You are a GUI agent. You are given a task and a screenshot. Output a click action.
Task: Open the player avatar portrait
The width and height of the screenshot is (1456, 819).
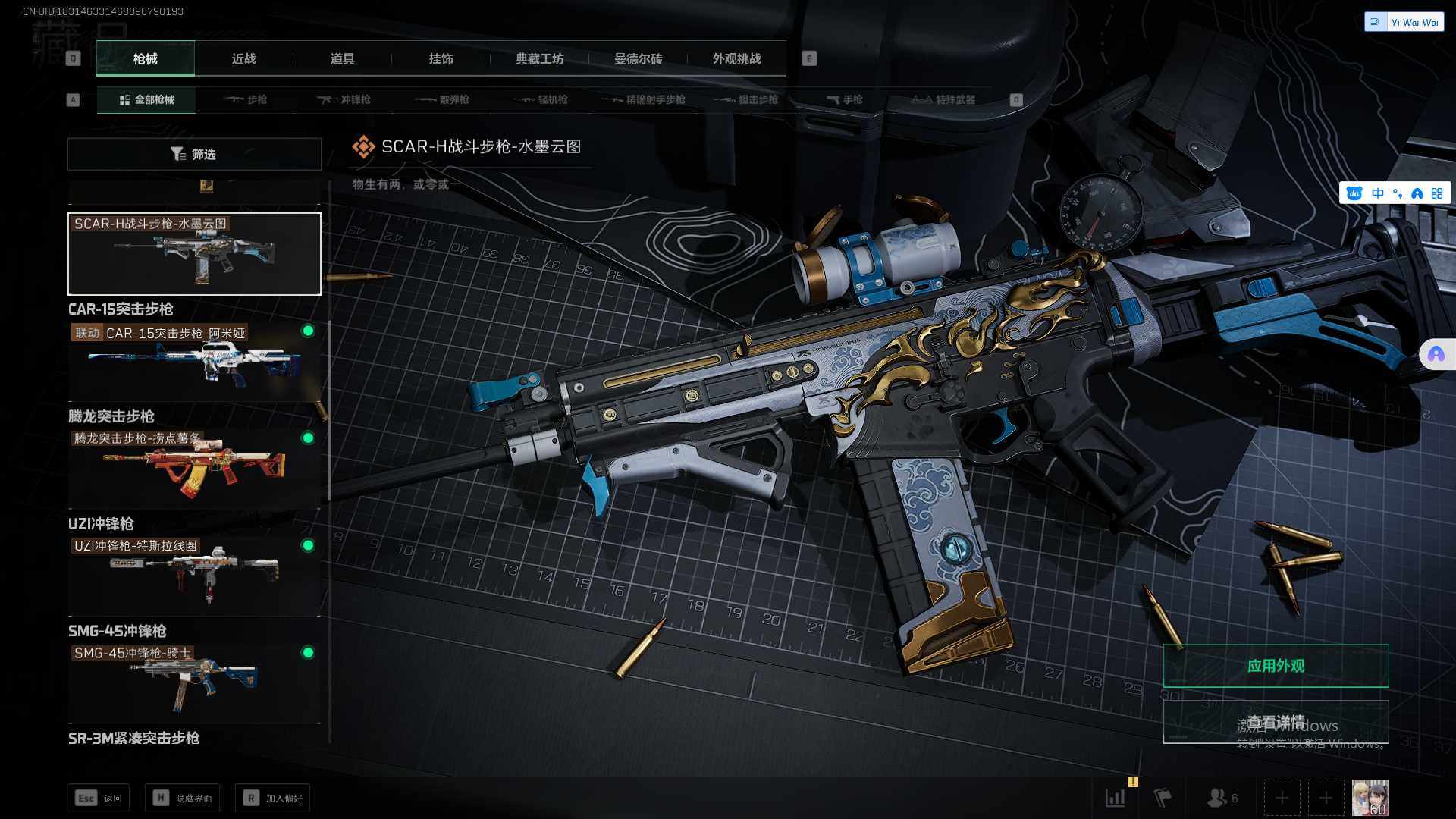pyautogui.click(x=1370, y=798)
